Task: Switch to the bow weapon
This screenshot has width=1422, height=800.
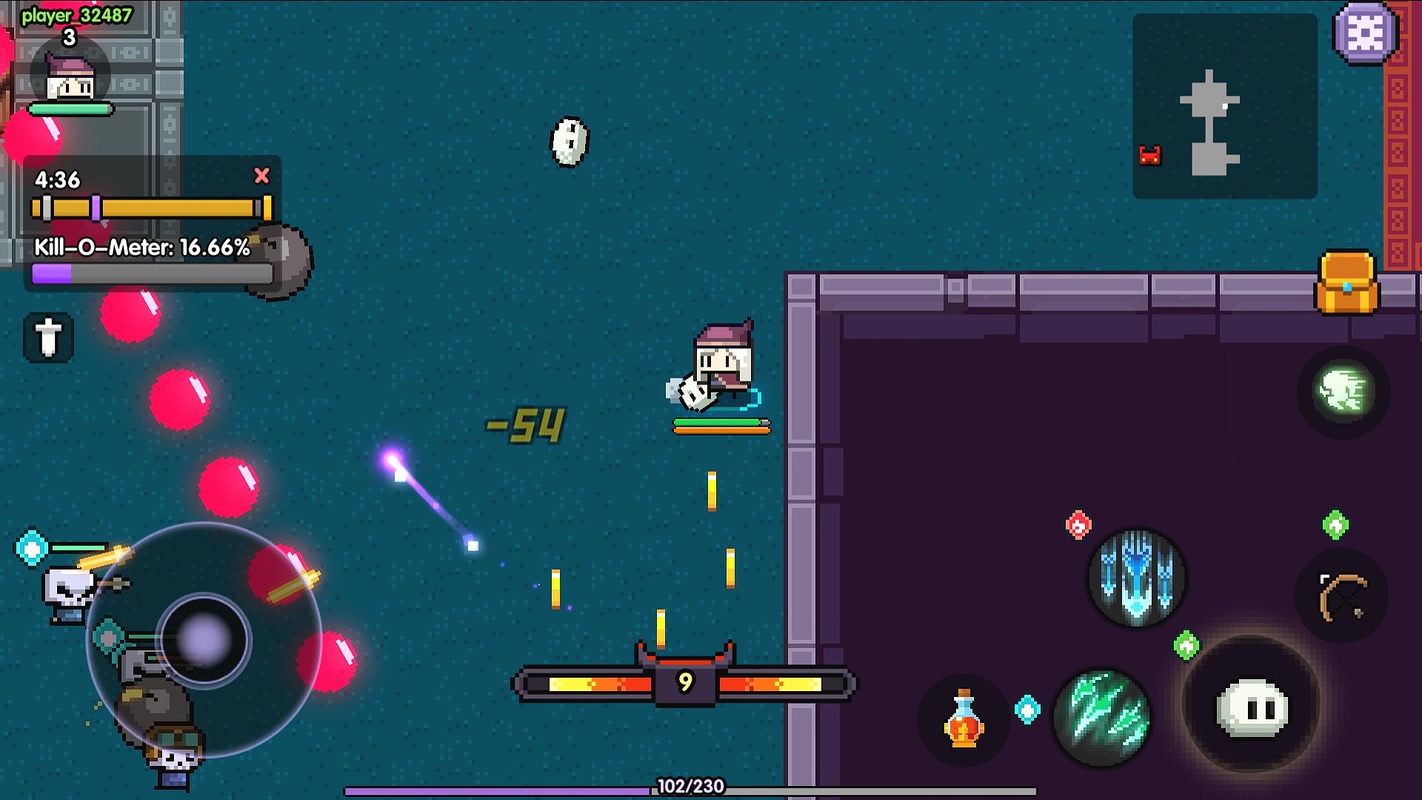Action: pyautogui.click(x=1341, y=596)
